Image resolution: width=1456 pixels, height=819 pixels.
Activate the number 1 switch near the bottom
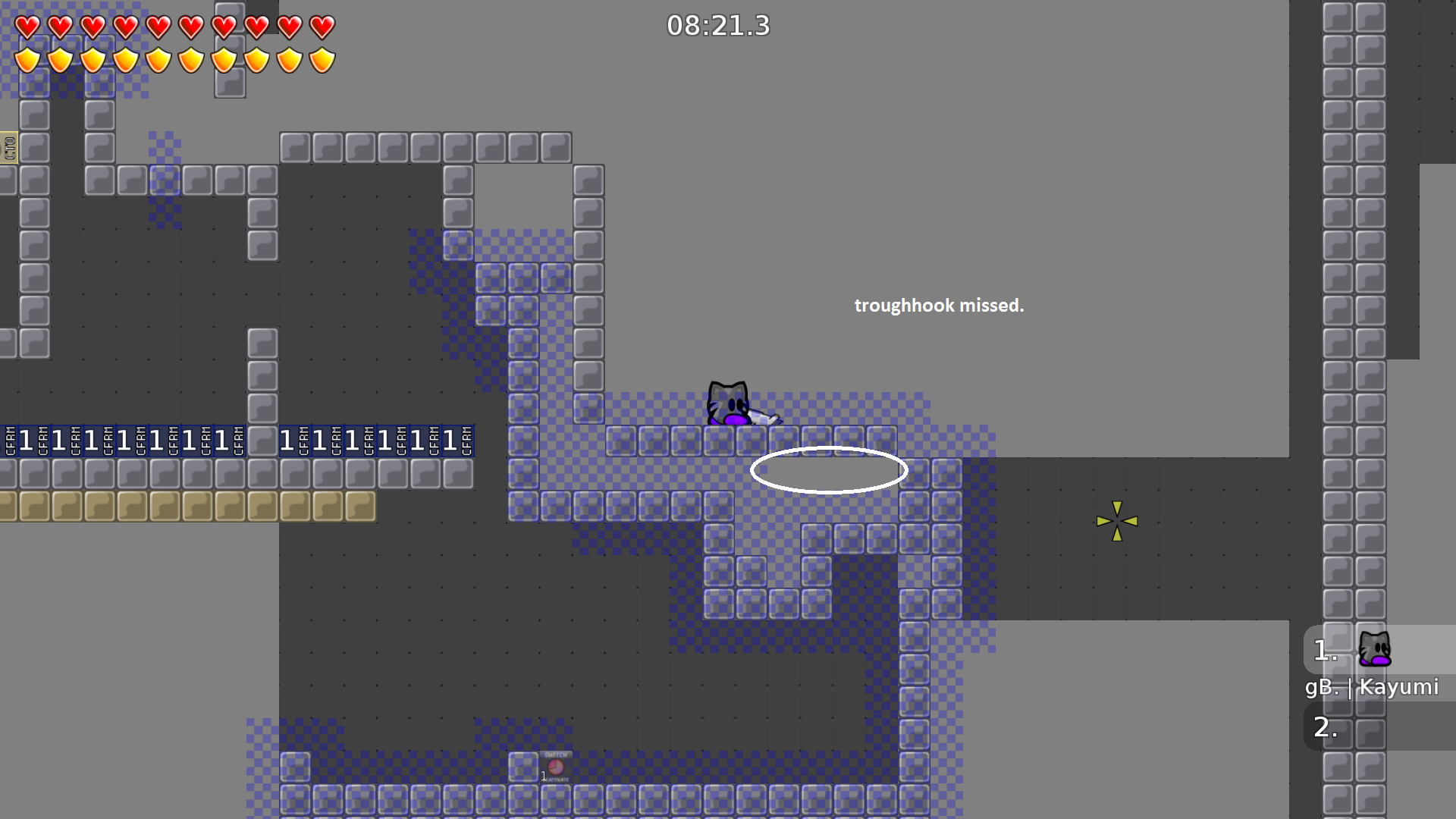pyautogui.click(x=543, y=775)
